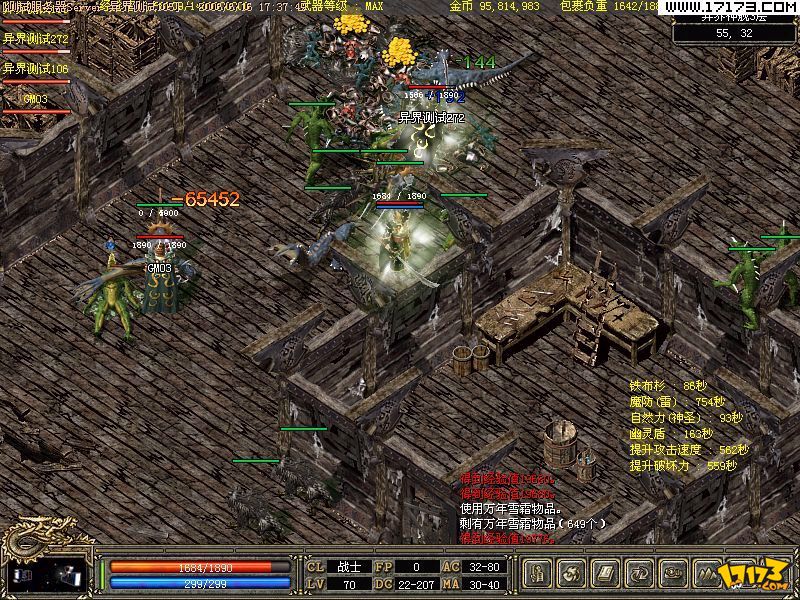Select party member 异界测试106 in the party list
The width and height of the screenshot is (800, 600).
[x=36, y=69]
